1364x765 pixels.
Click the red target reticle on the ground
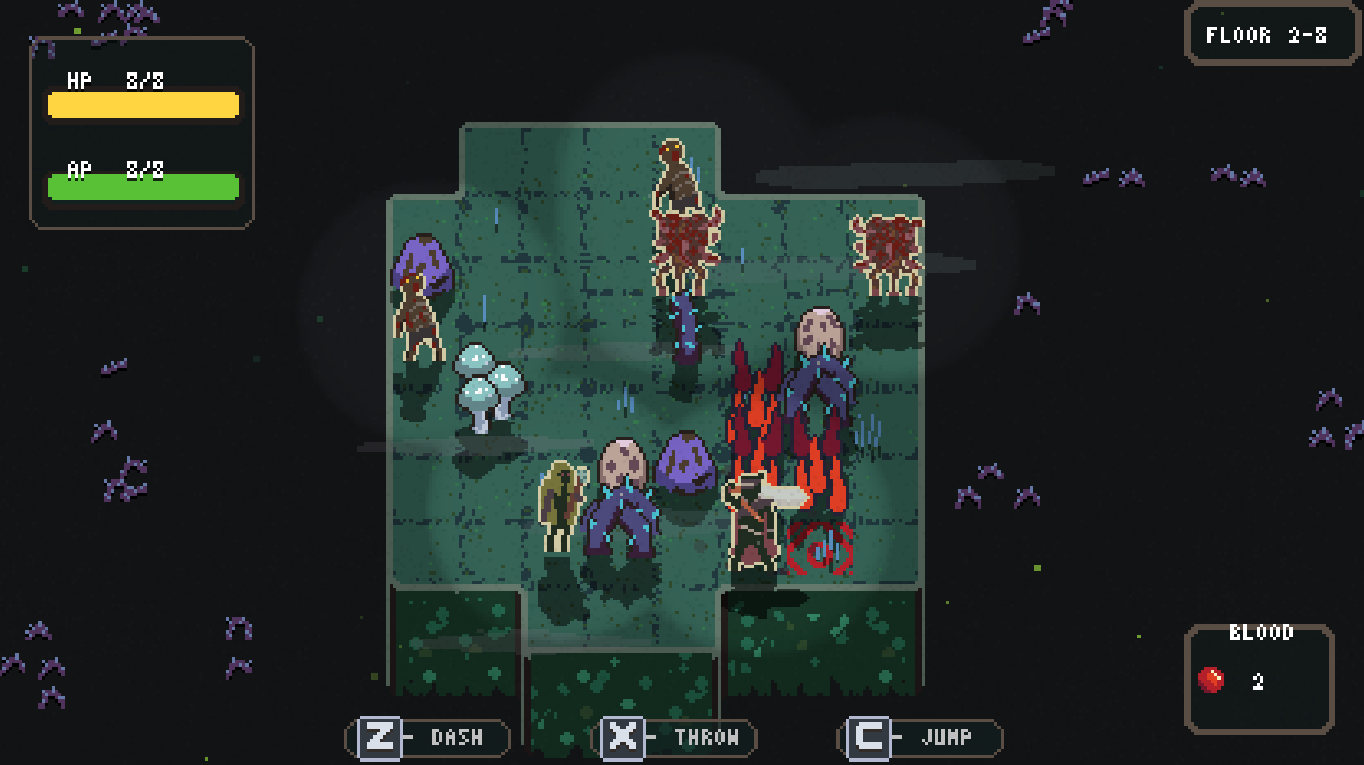[820, 545]
